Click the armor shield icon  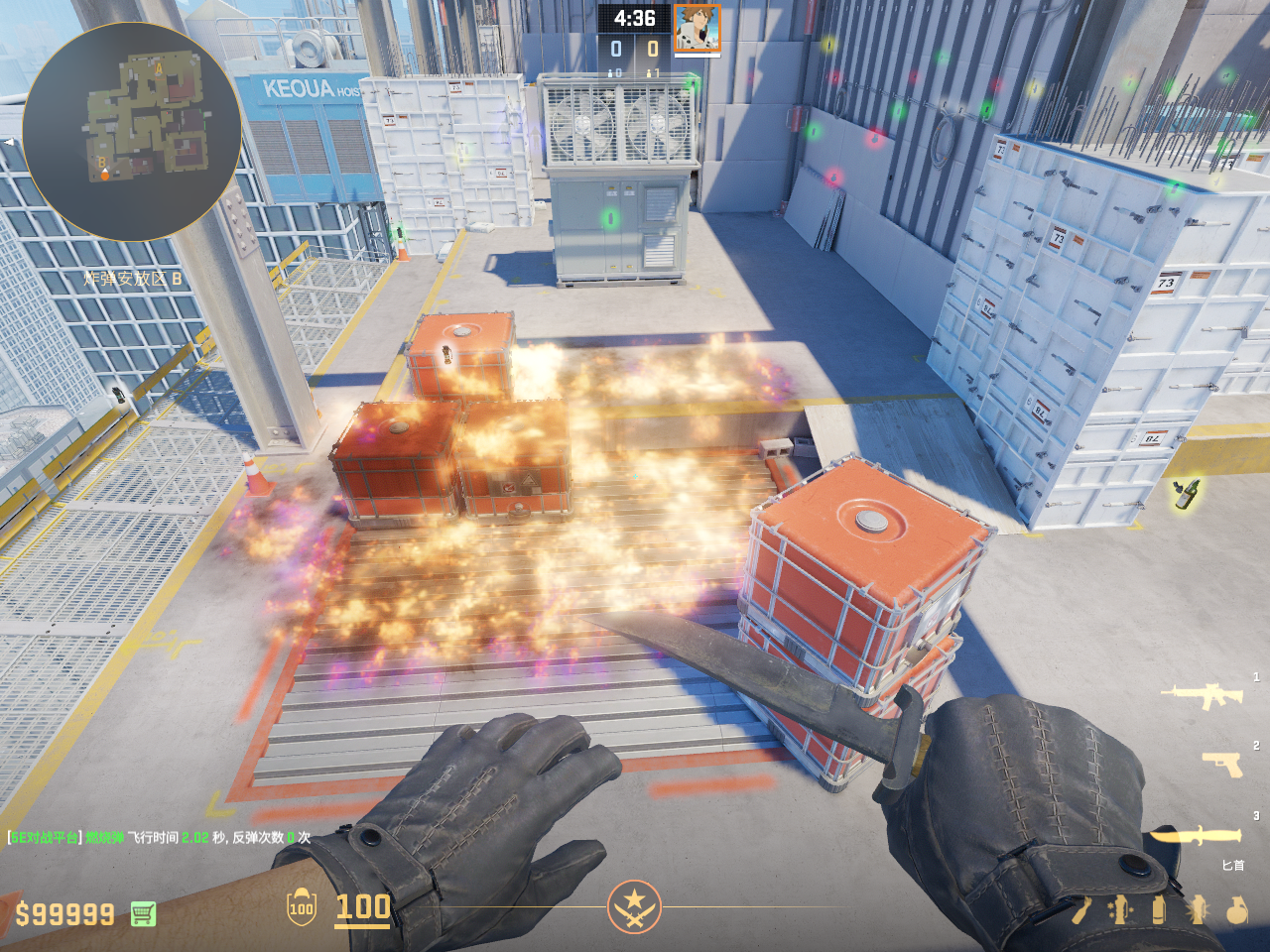301,907
